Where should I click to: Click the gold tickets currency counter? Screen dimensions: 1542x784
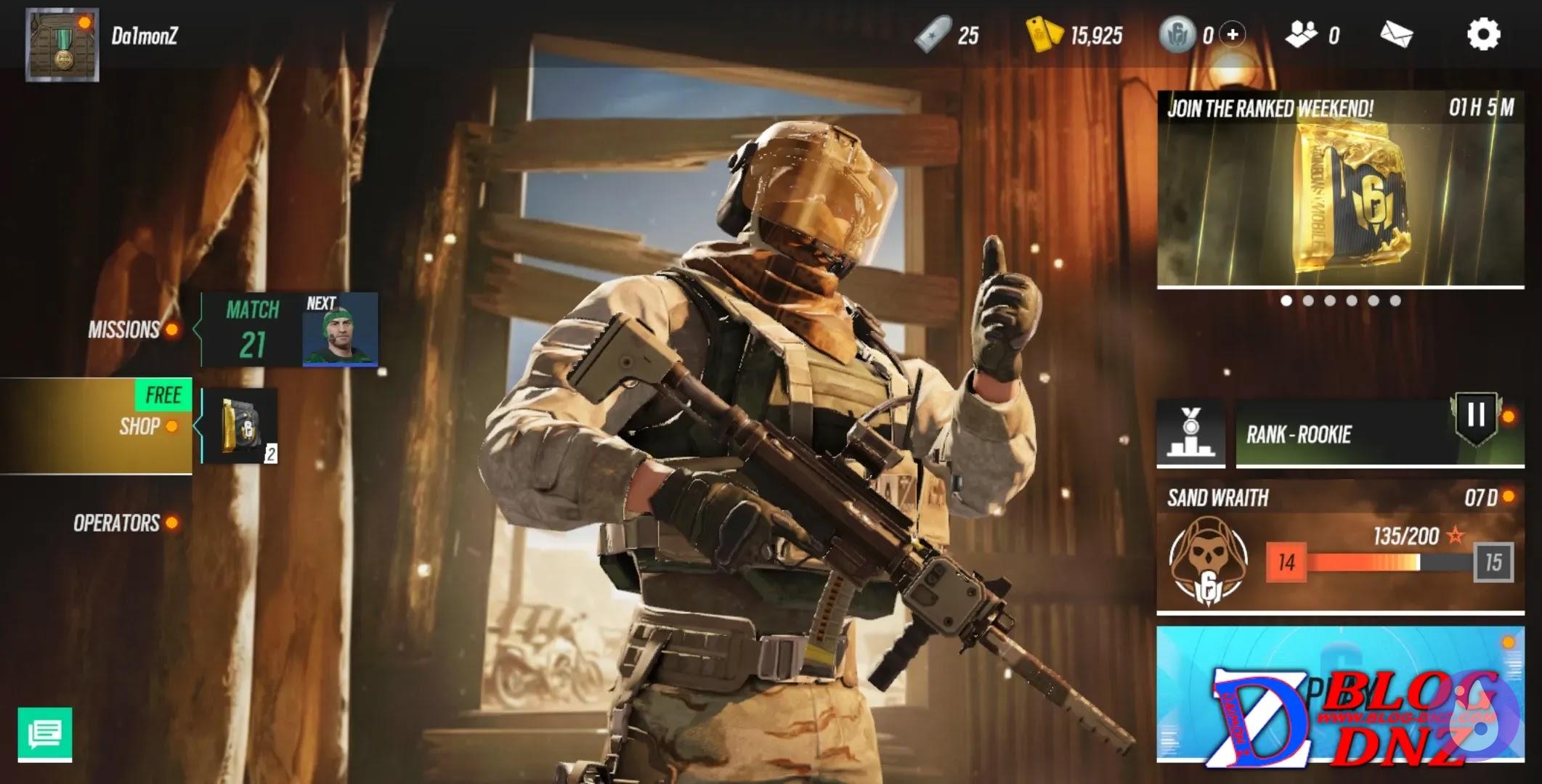pos(1075,34)
